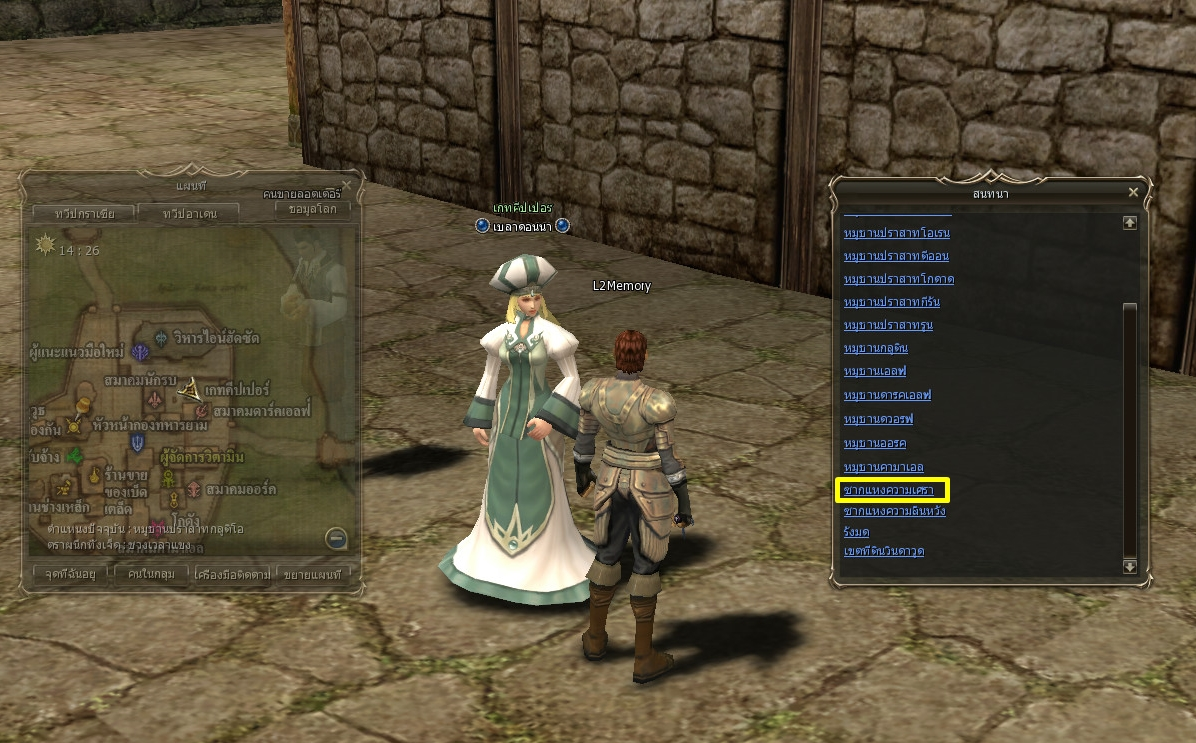Pick the หมู่บ้านปราสาทกิรัน teleport option

[x=892, y=302]
